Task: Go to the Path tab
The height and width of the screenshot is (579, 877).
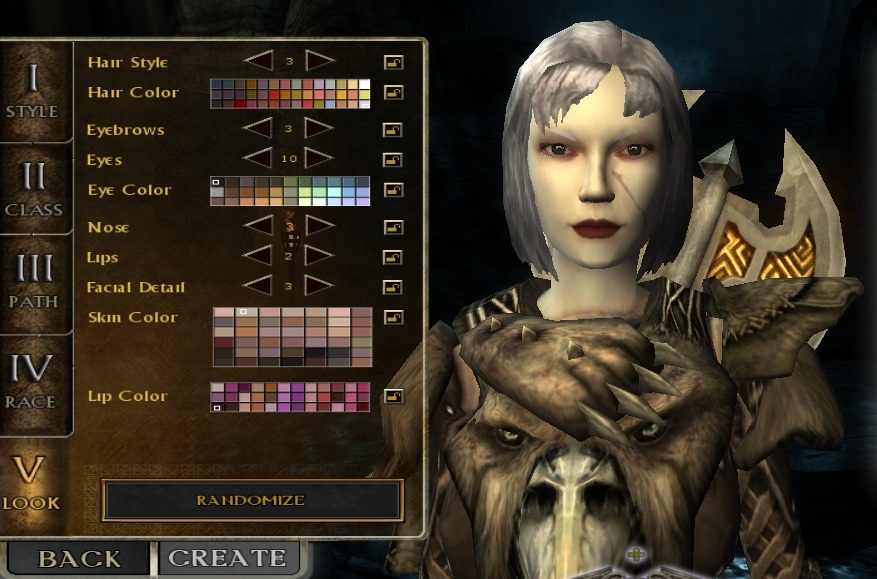Action: pyautogui.click(x=33, y=281)
